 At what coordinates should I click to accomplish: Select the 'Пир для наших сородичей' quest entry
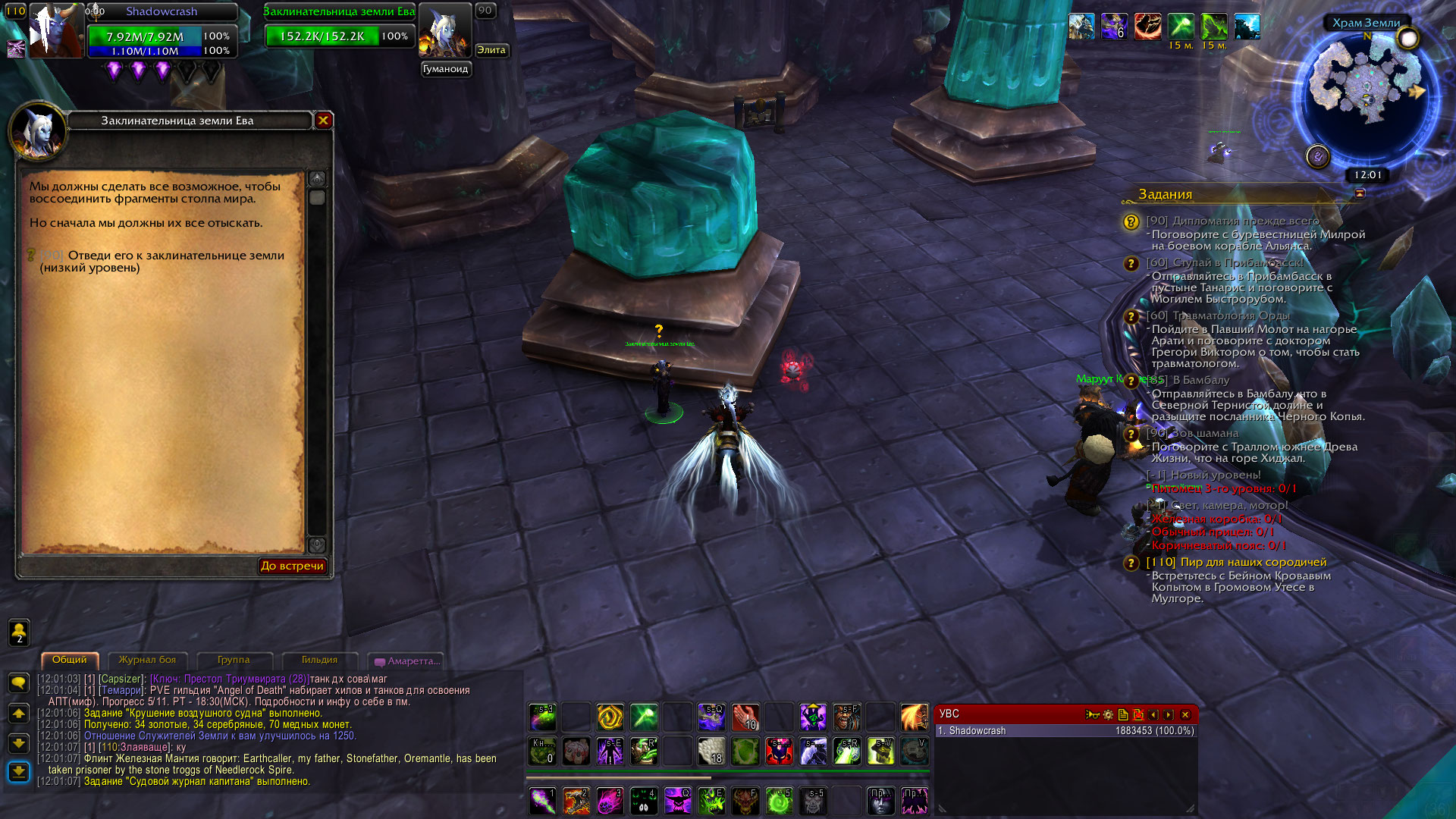(1253, 562)
